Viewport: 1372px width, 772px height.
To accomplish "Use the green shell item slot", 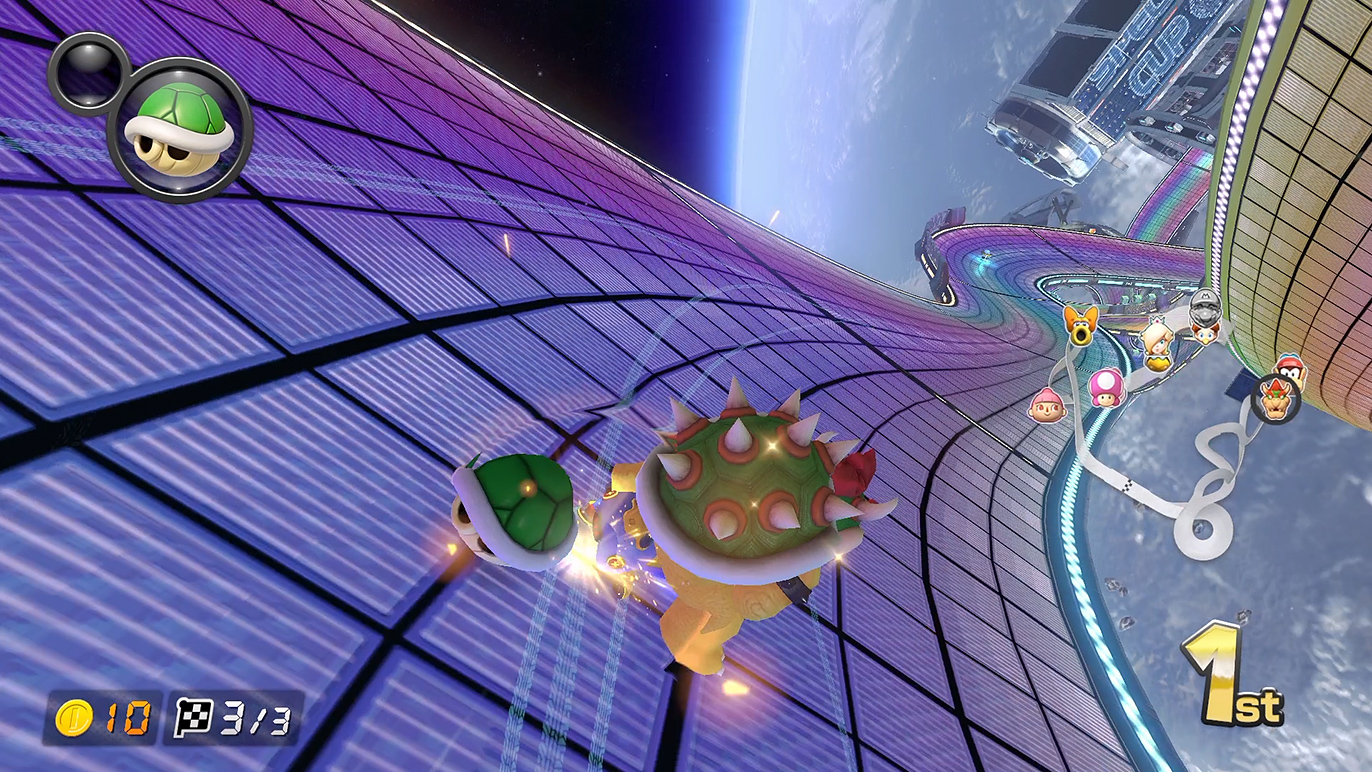I will [180, 128].
